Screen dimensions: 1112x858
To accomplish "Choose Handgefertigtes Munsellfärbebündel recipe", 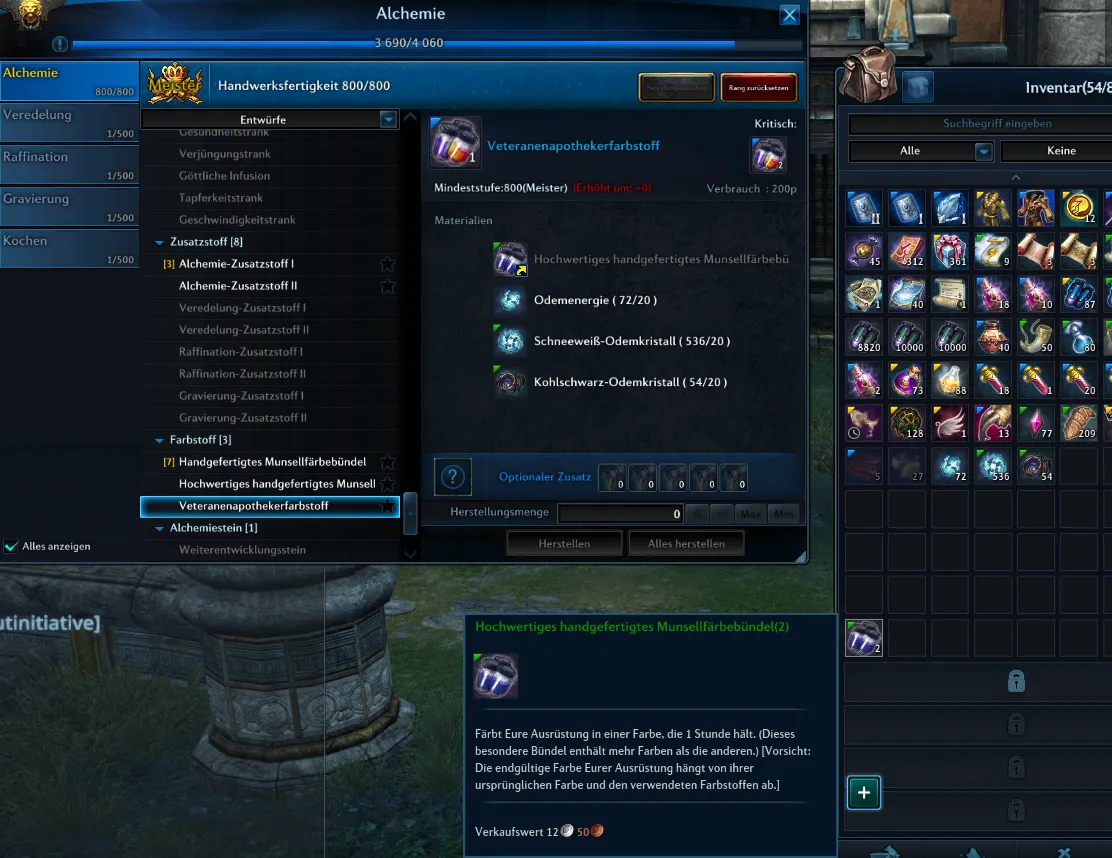I will (272, 462).
